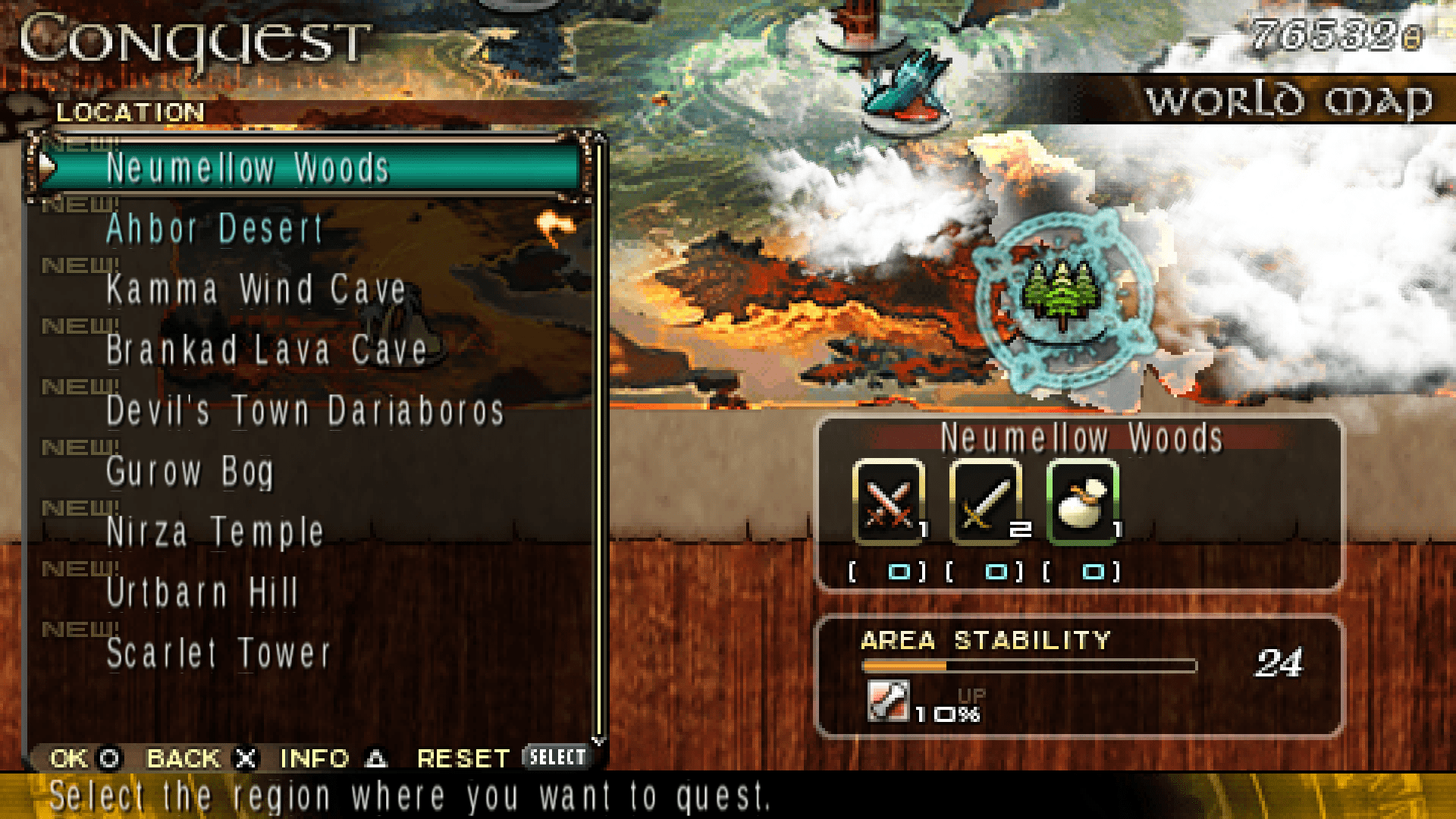The image size is (1456, 819).
Task: Select Gurow Bog as quest region
Action: 190,472
